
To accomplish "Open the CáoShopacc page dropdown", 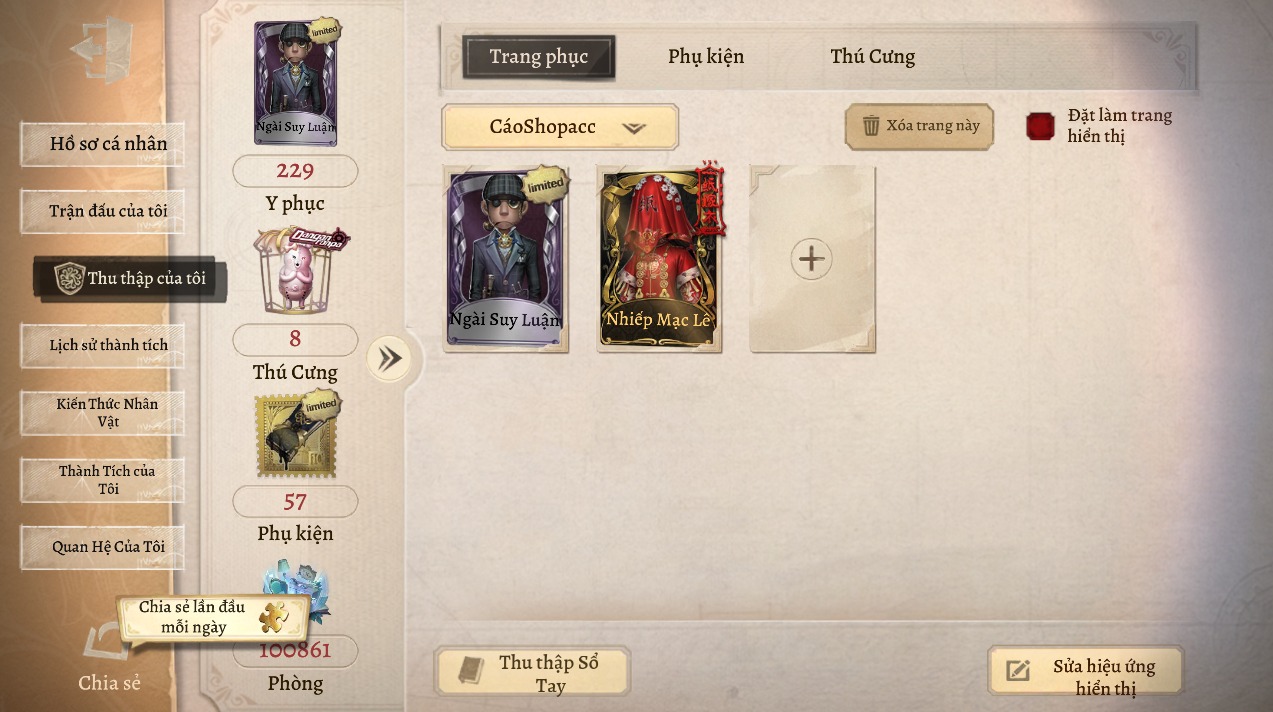I will tap(560, 127).
